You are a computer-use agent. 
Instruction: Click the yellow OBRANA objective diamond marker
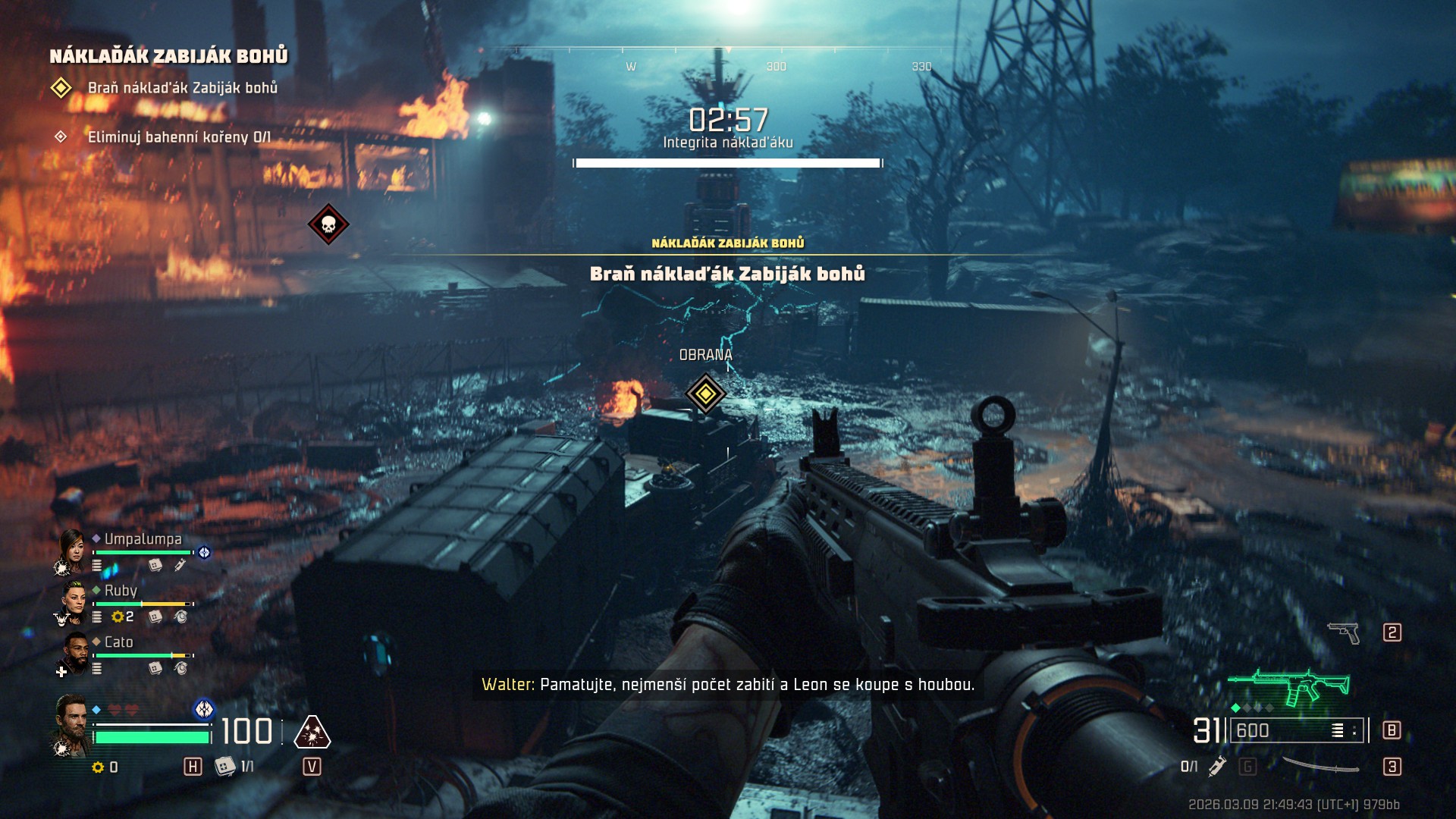[705, 394]
